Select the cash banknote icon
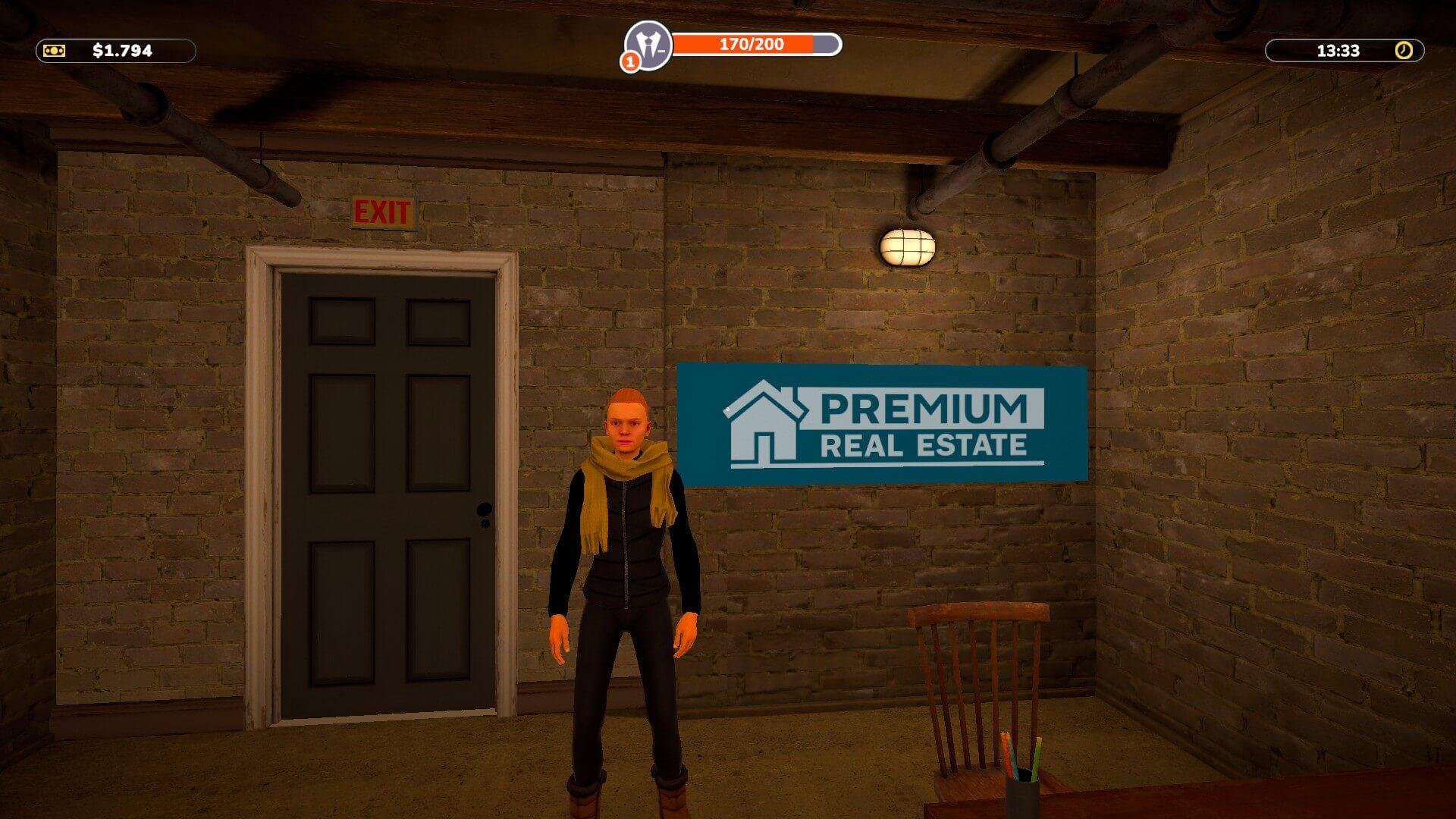 [x=55, y=51]
